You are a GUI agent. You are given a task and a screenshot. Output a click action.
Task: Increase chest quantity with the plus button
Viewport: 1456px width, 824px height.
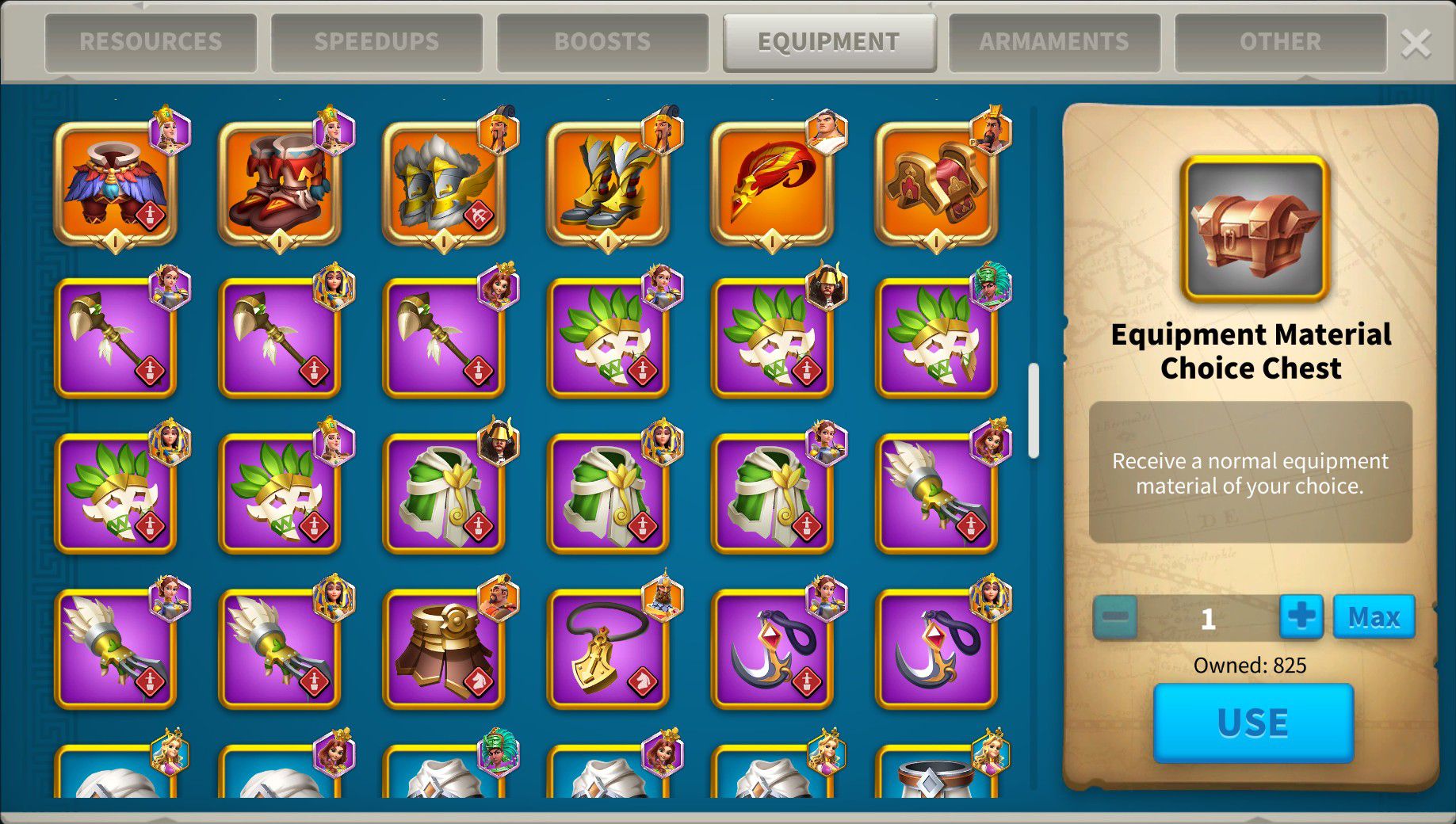pyautogui.click(x=1301, y=616)
